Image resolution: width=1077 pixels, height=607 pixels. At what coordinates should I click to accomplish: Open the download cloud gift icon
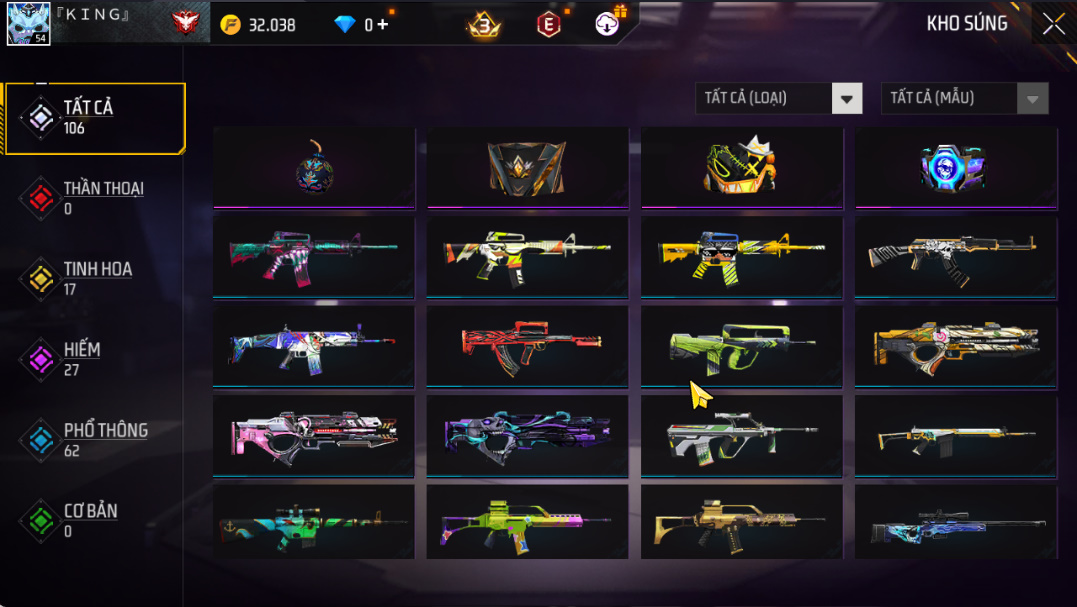coord(607,24)
